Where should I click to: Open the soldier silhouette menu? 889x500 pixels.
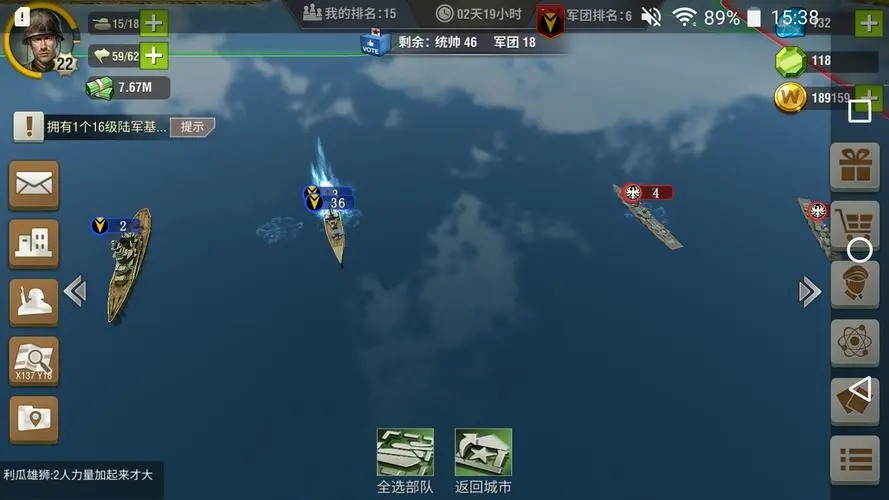coord(34,301)
